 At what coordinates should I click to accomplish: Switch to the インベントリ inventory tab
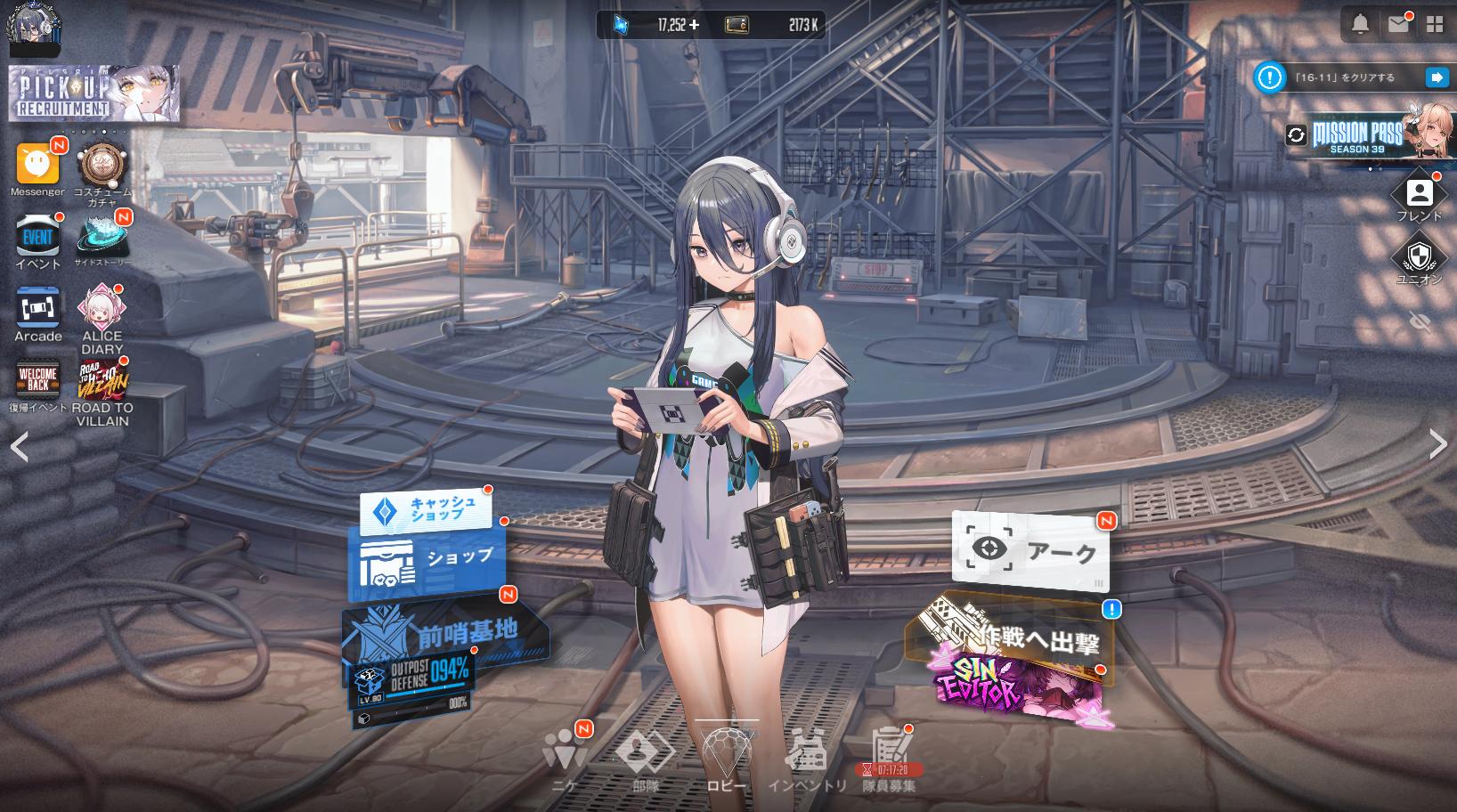pyautogui.click(x=807, y=758)
